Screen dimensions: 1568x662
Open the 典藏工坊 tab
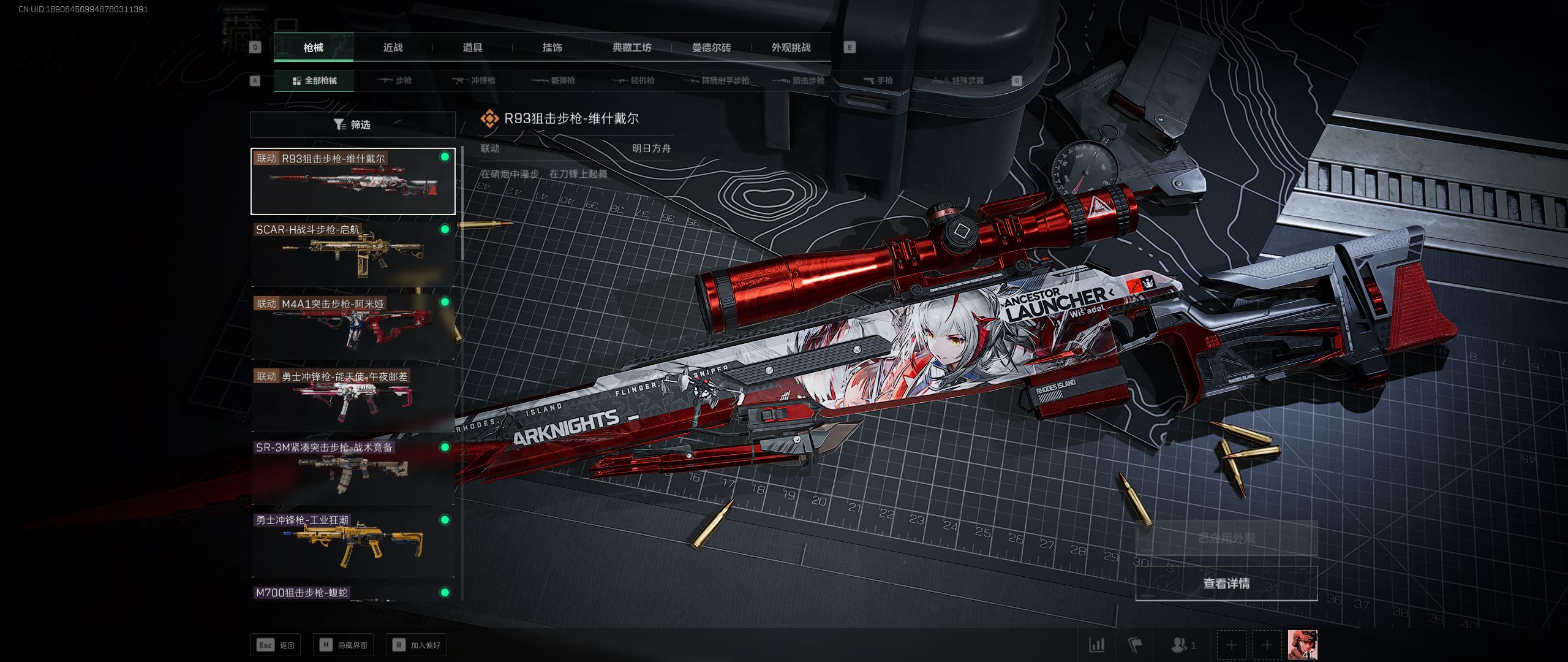tap(631, 48)
